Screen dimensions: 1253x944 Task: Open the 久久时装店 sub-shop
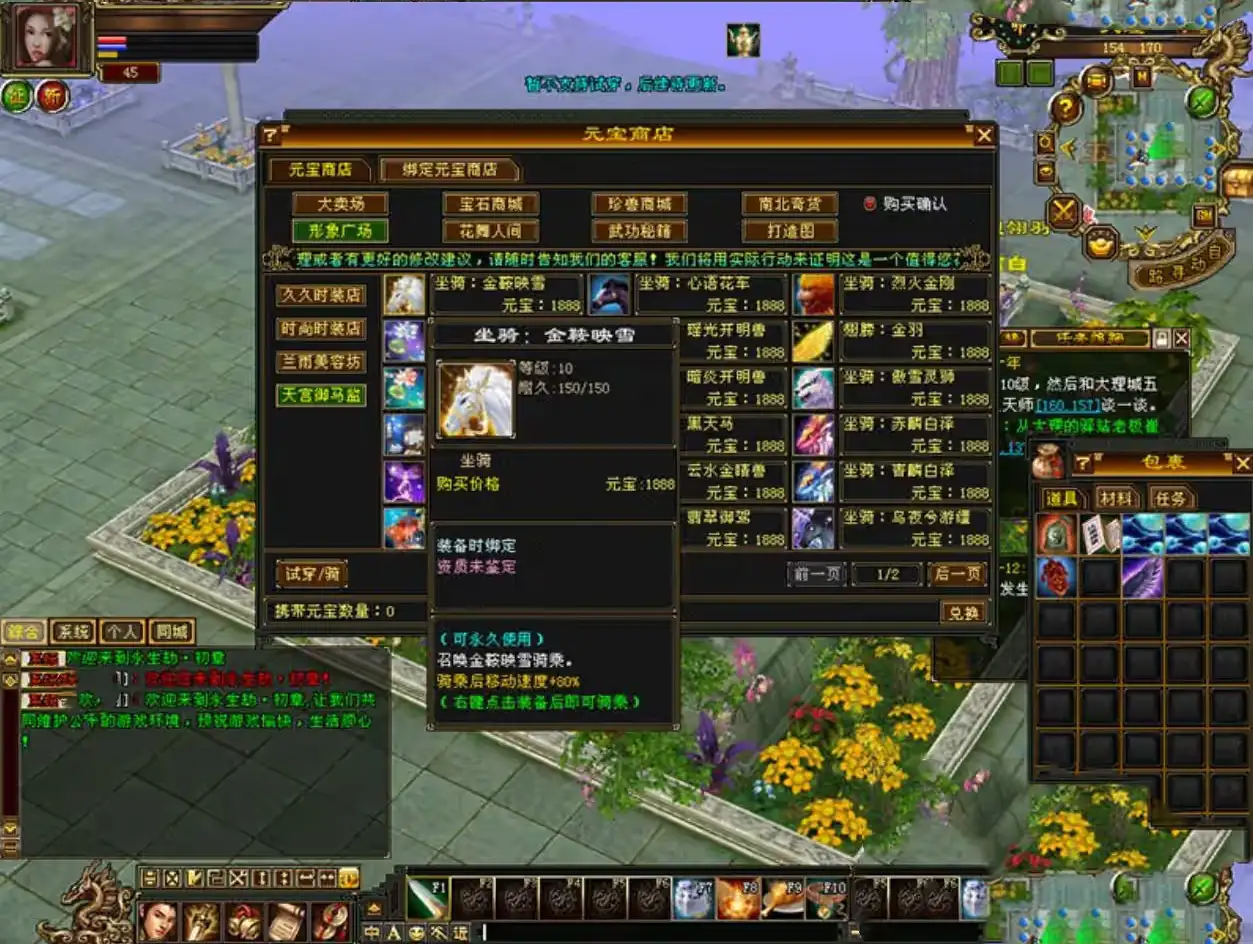click(321, 295)
